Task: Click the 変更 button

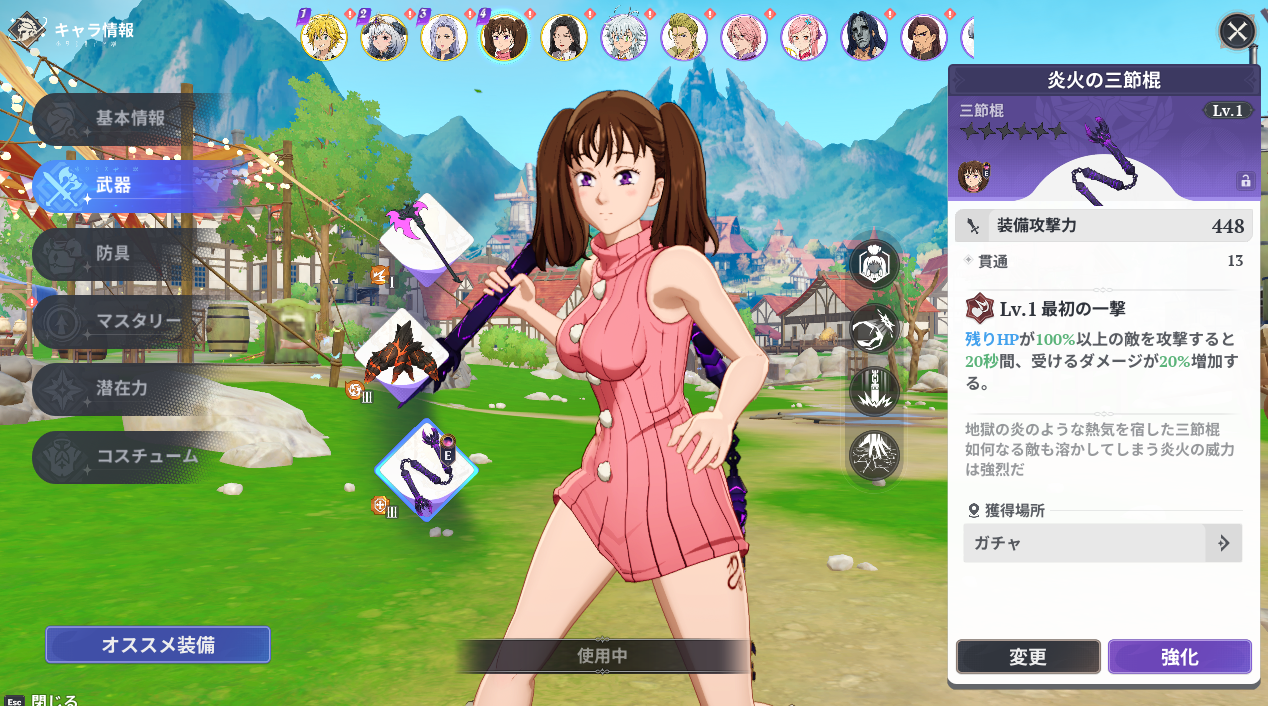Action: pyautogui.click(x=1028, y=657)
